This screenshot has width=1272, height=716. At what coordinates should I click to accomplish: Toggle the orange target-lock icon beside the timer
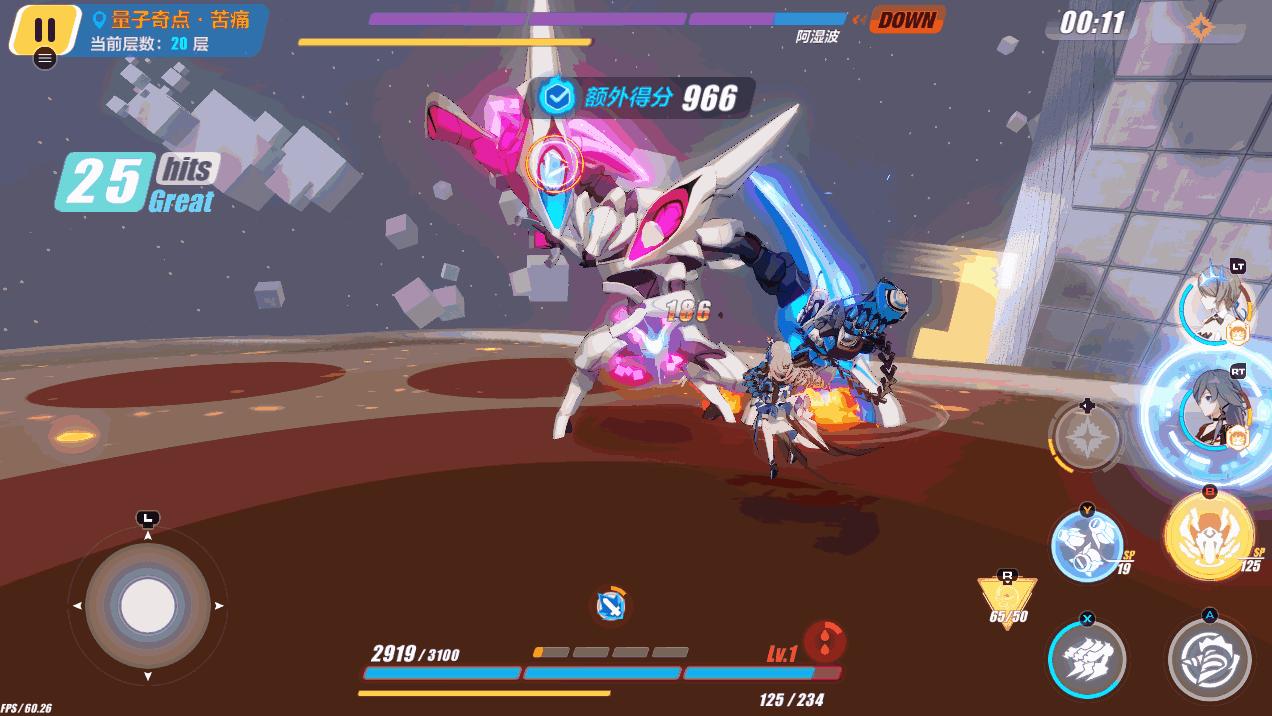[x=1200, y=26]
